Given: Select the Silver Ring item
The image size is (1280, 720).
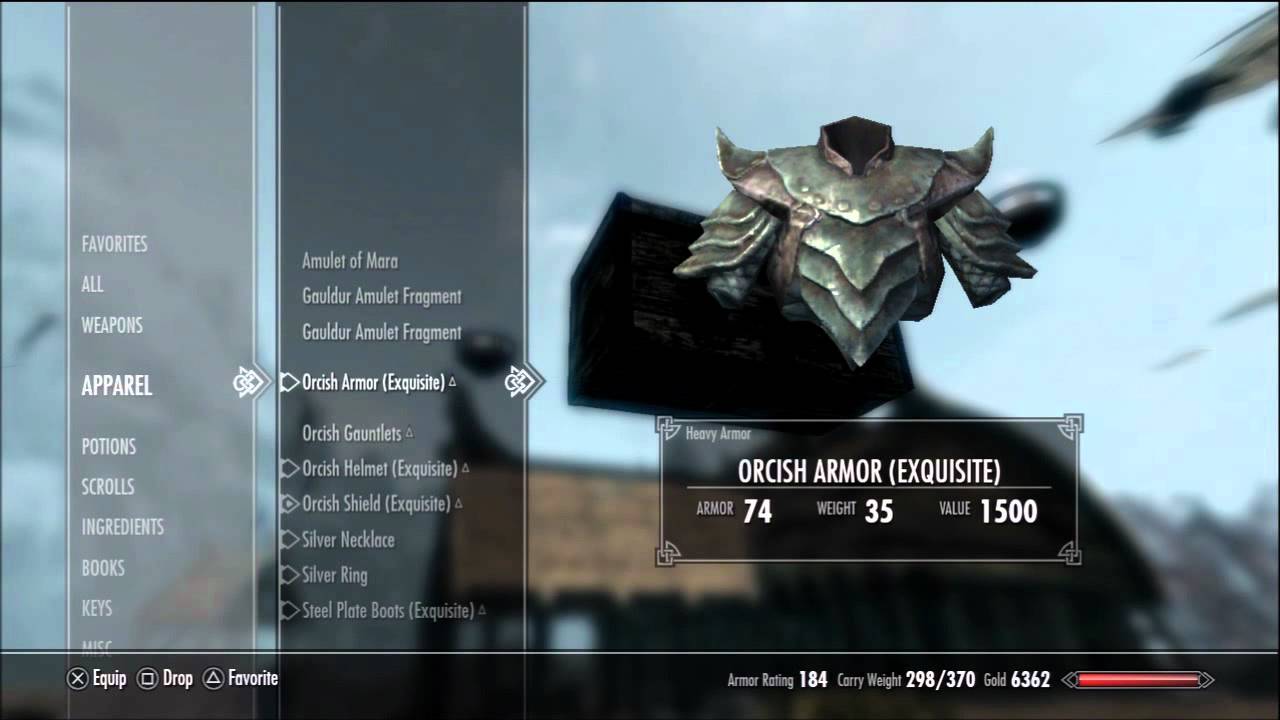Looking at the screenshot, I should 334,575.
